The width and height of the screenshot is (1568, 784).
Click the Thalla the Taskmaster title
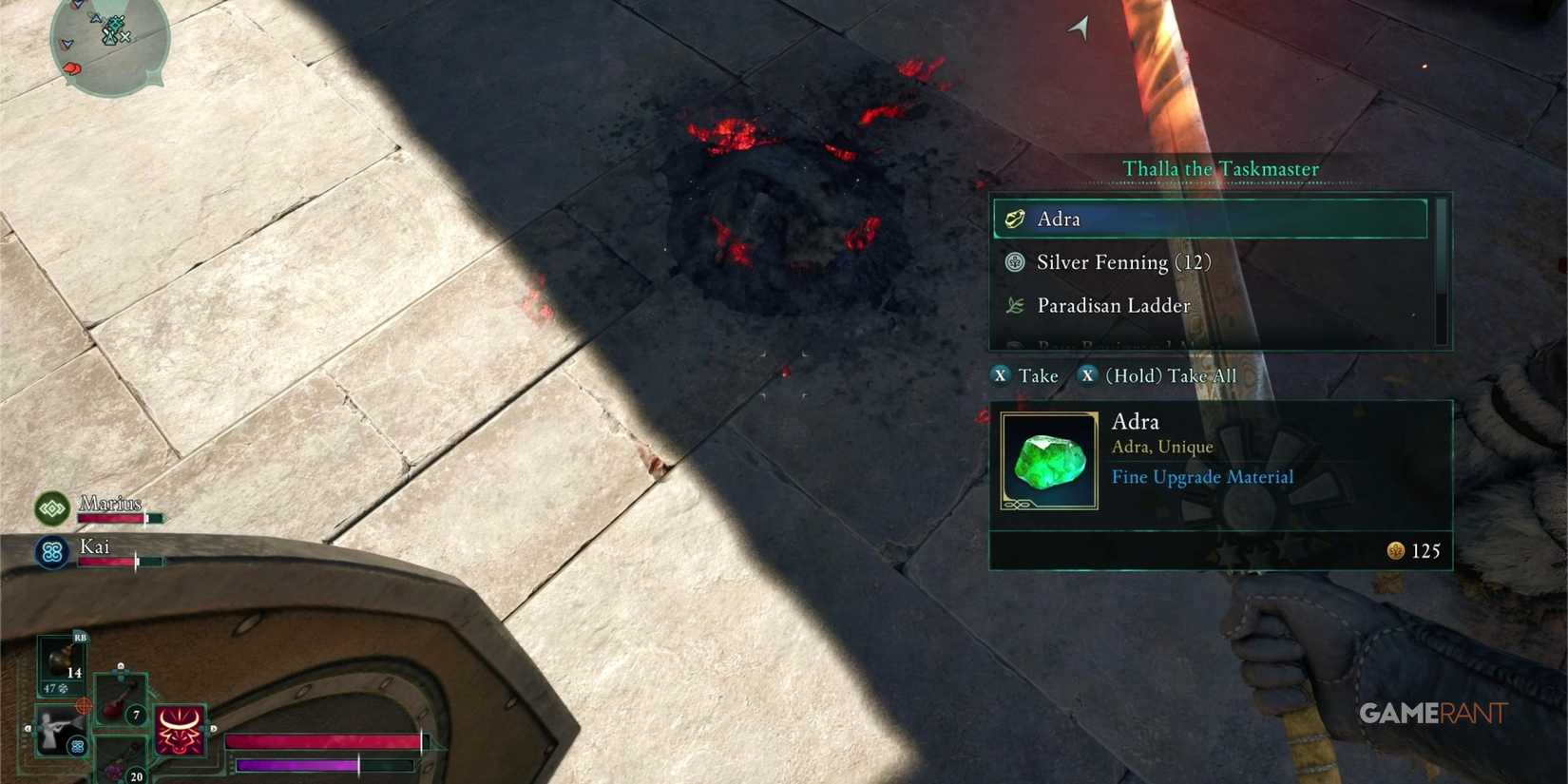(x=1220, y=168)
